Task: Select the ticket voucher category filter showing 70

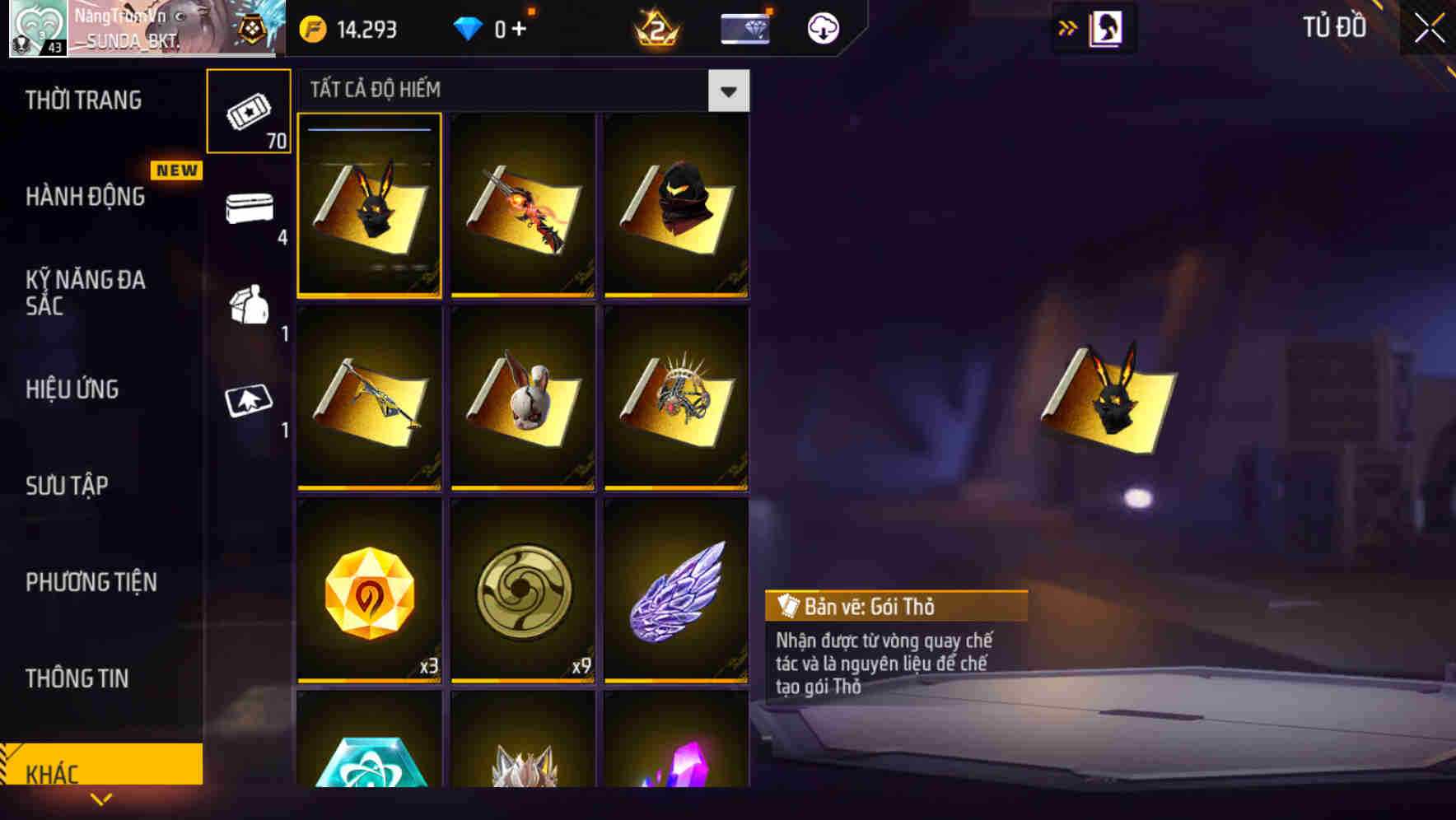Action: coord(250,111)
